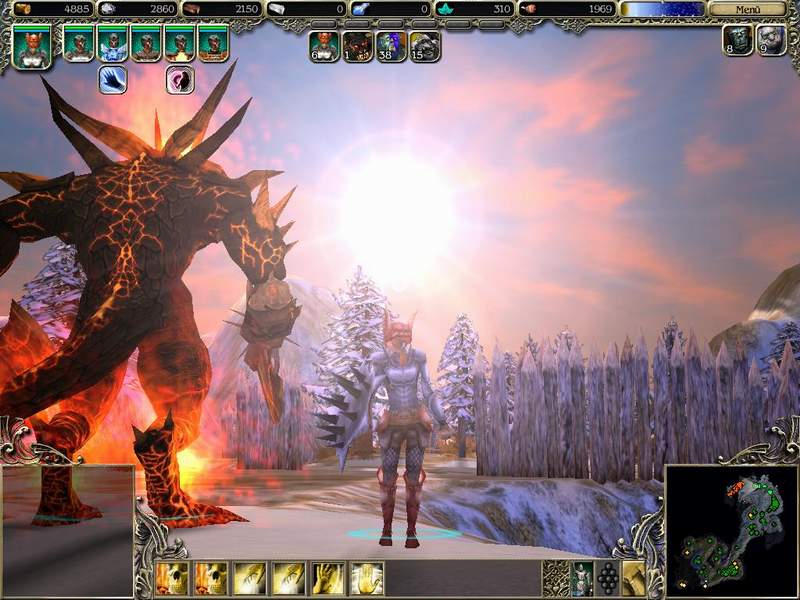Select the large avatar portrait

(32, 45)
